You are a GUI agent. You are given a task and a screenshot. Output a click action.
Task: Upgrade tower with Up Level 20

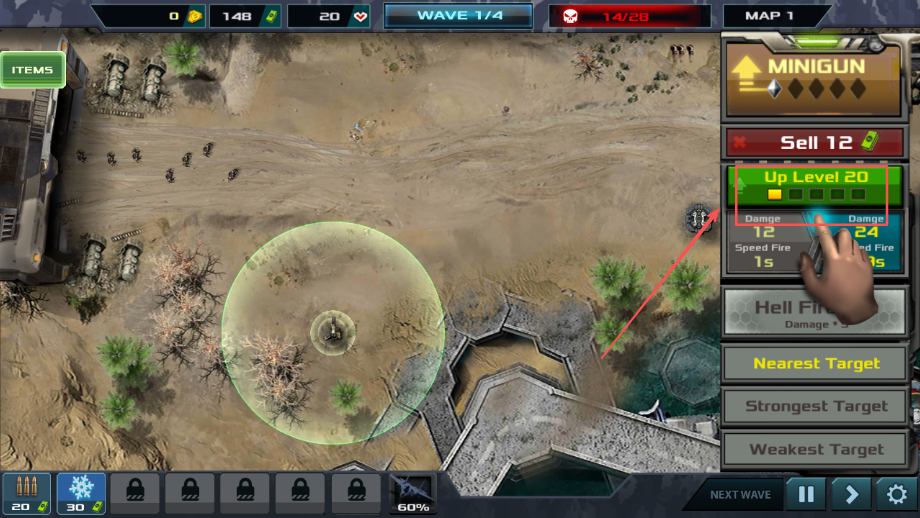point(816,185)
